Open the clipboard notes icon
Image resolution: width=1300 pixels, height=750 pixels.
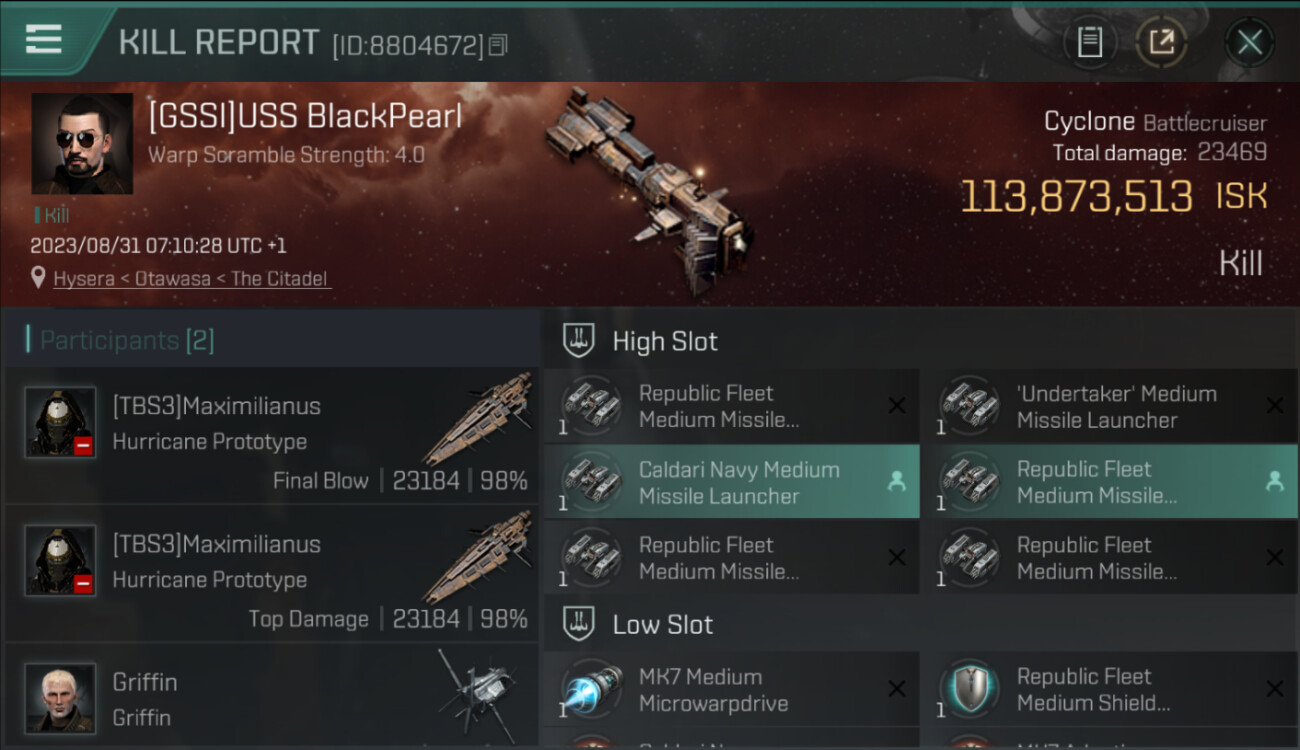(x=1090, y=42)
